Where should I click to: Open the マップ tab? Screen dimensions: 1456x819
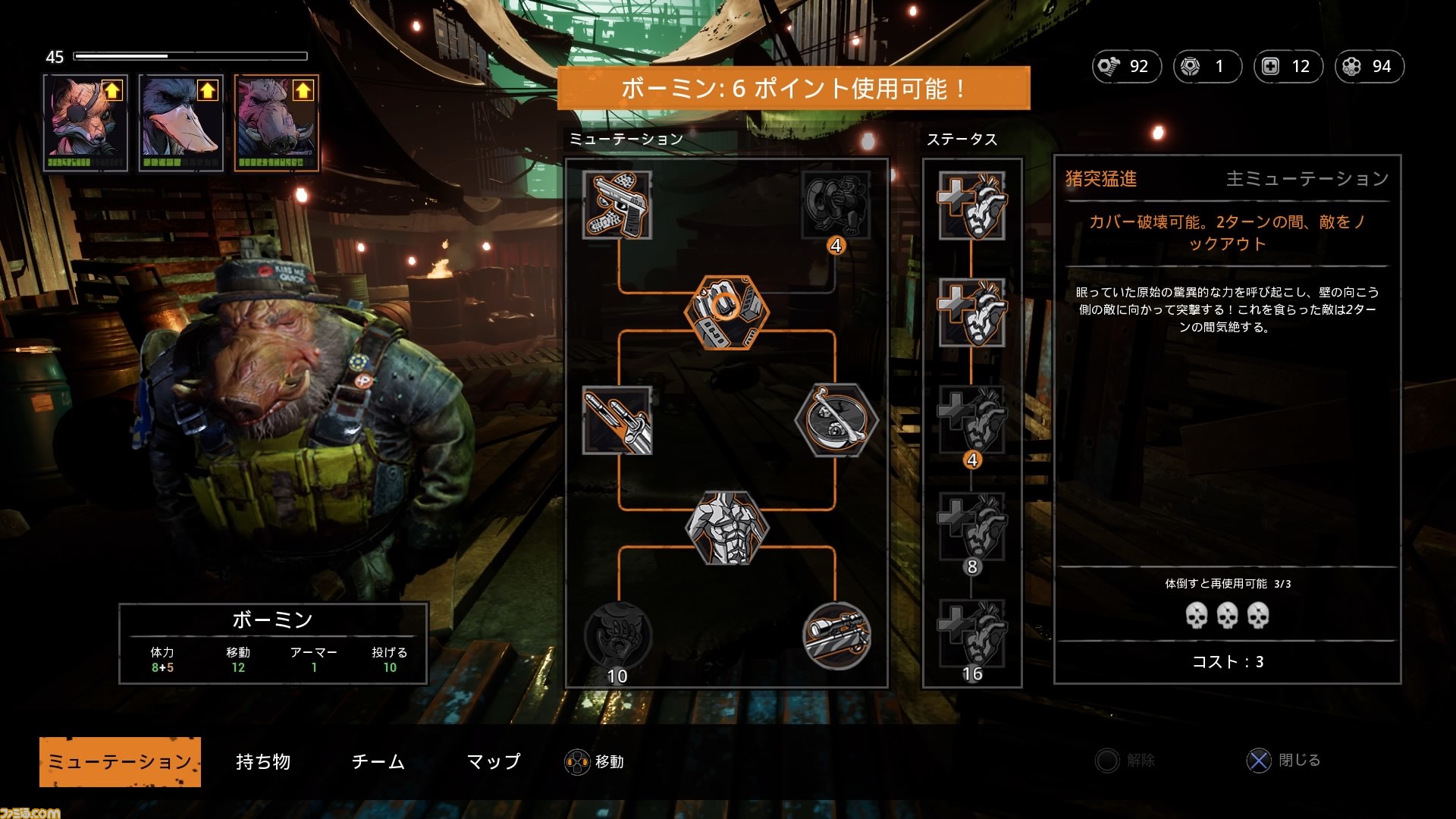tap(493, 761)
